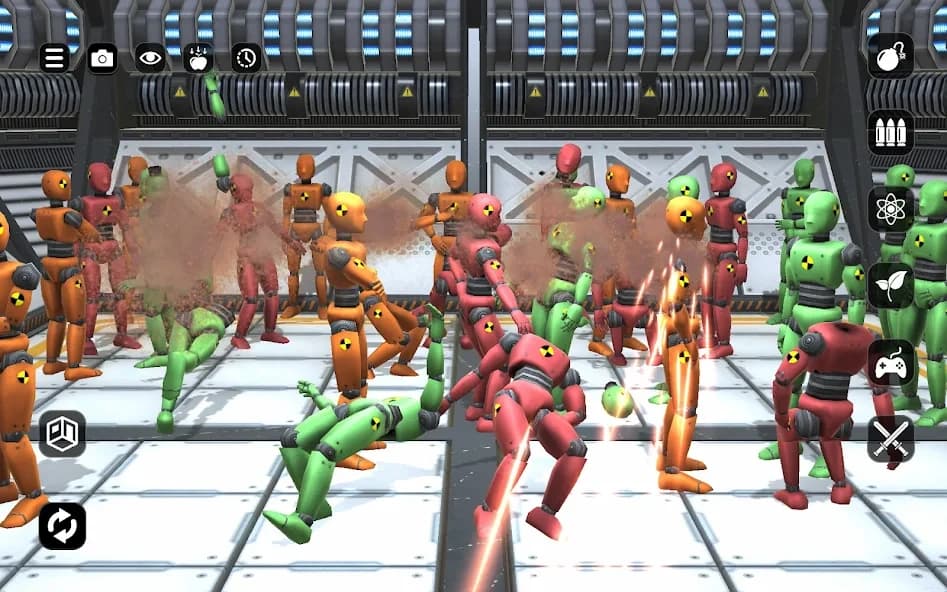Toggle the eye visibility icon
This screenshot has height=592, width=947.
tap(150, 57)
